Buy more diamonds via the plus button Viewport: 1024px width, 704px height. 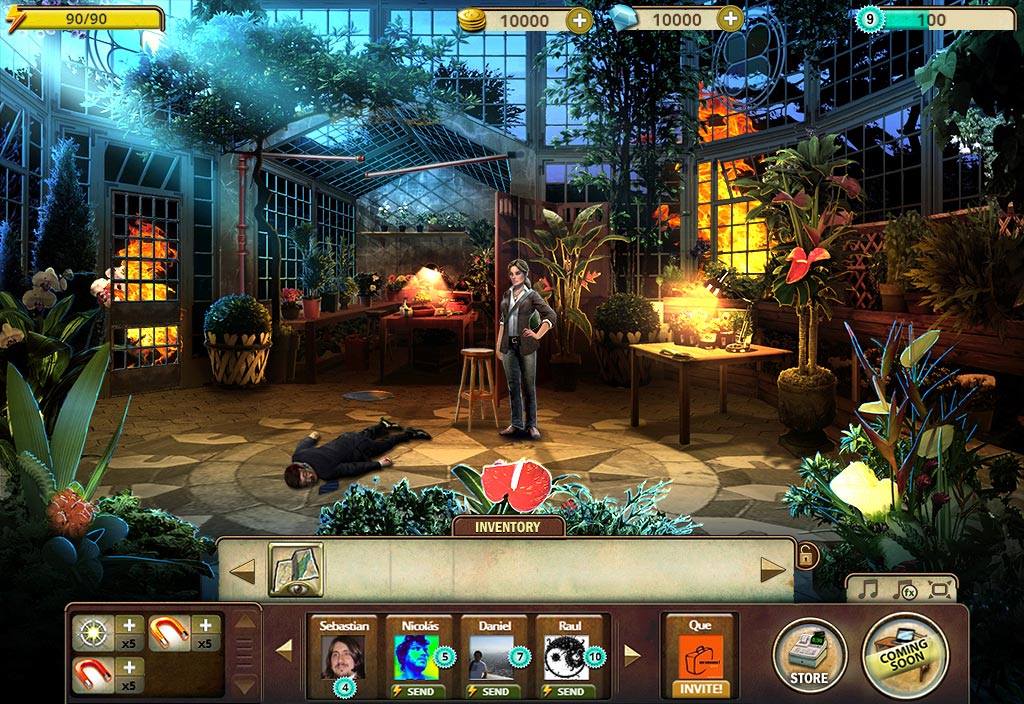click(731, 19)
